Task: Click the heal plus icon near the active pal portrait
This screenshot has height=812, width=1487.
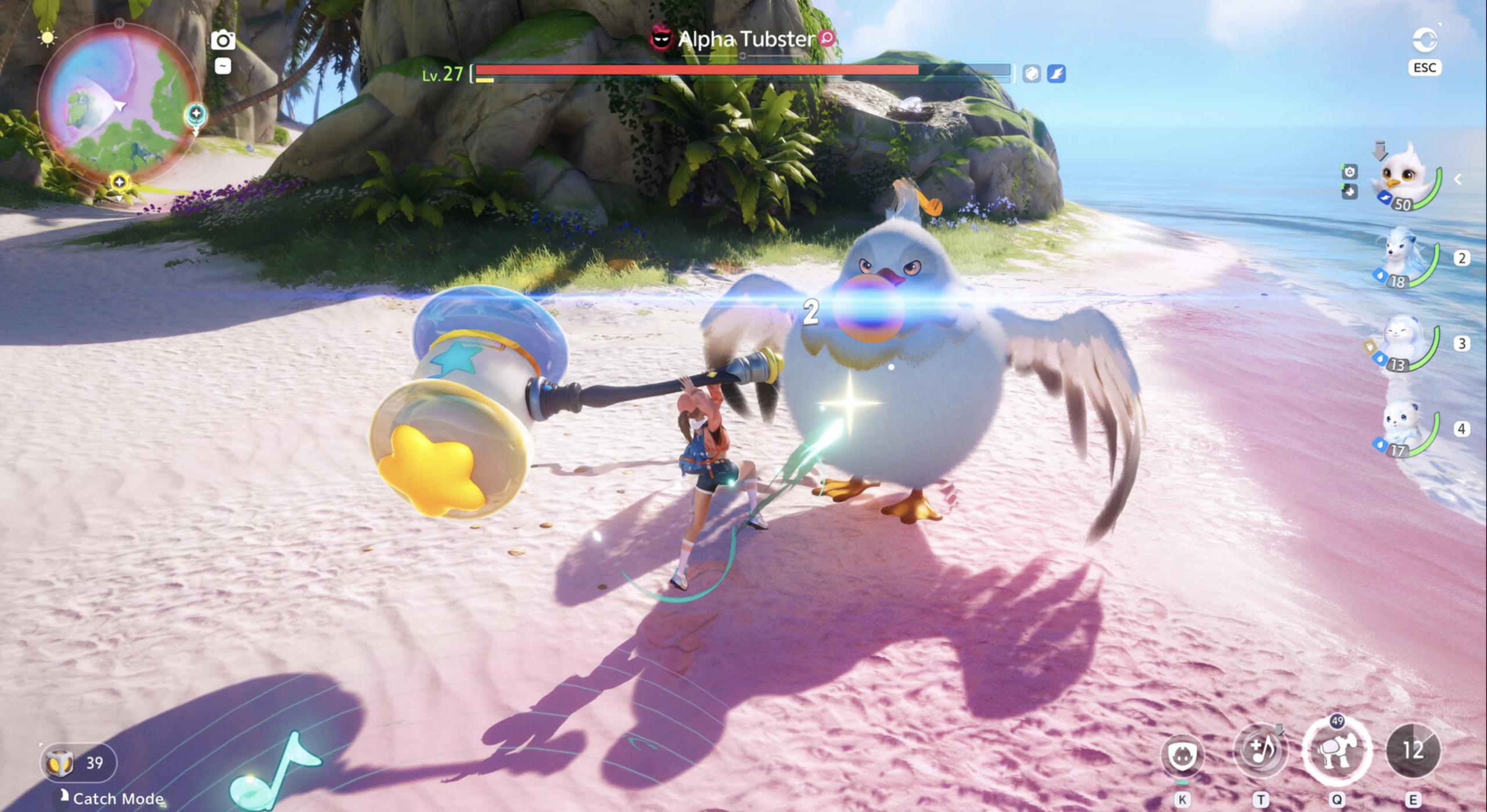Action: click(1350, 192)
